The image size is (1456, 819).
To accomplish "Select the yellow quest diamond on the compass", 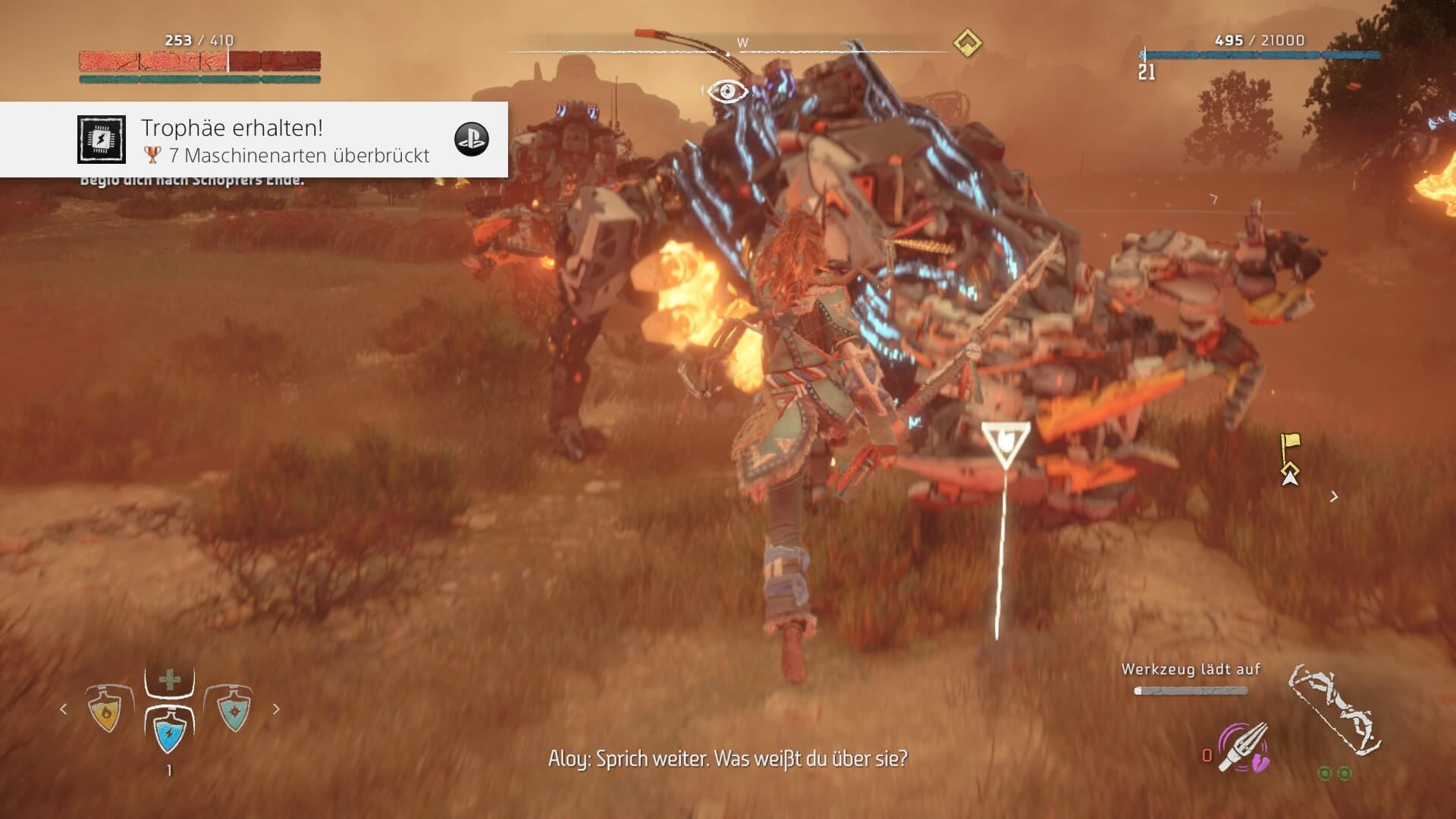I will (x=967, y=42).
